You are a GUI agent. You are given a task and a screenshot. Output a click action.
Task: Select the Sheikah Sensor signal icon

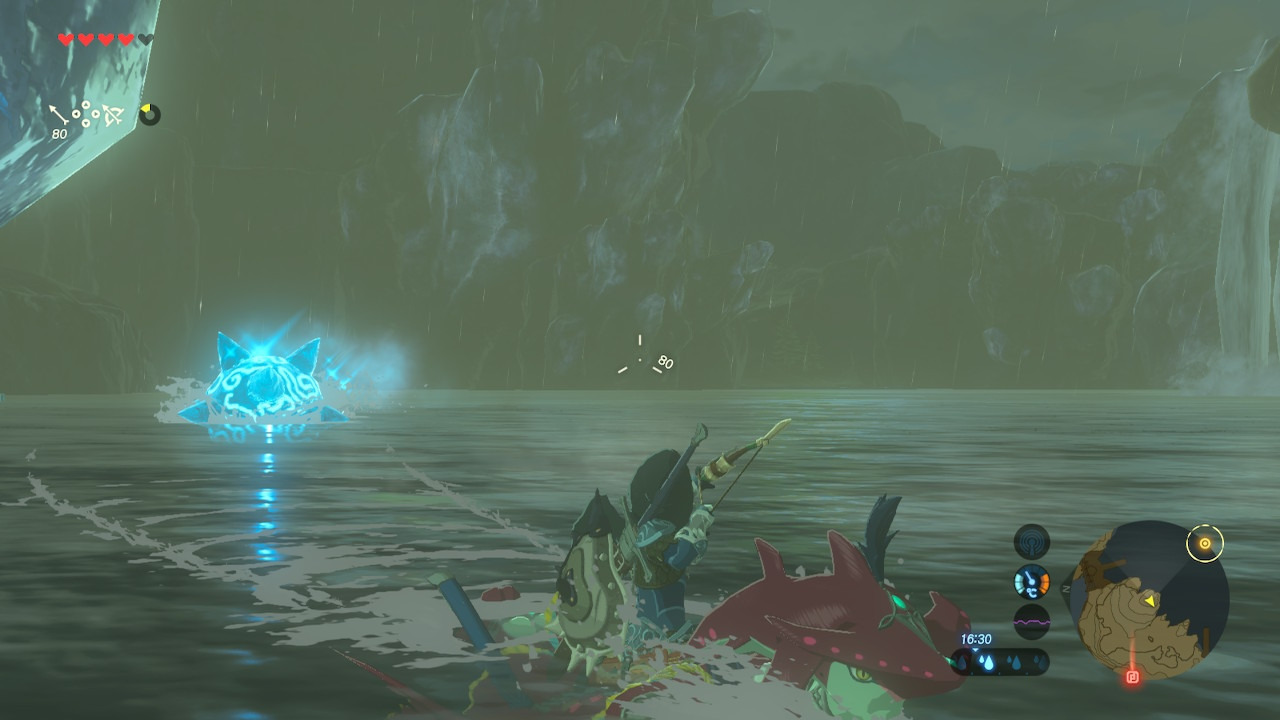[x=1032, y=542]
